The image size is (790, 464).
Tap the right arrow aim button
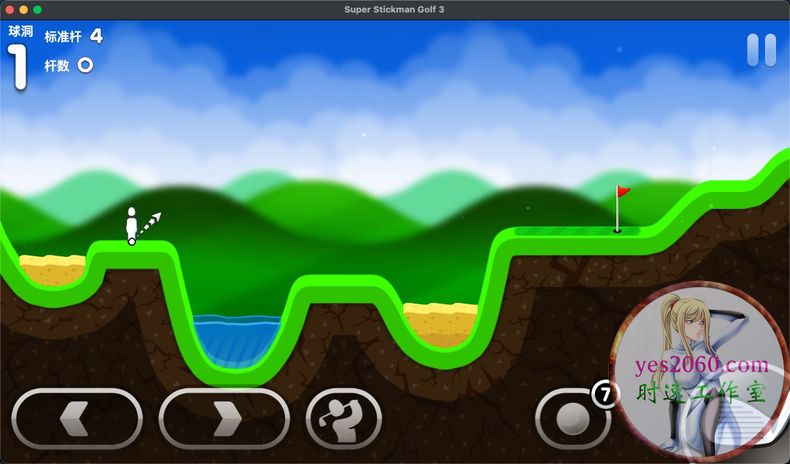(223, 417)
